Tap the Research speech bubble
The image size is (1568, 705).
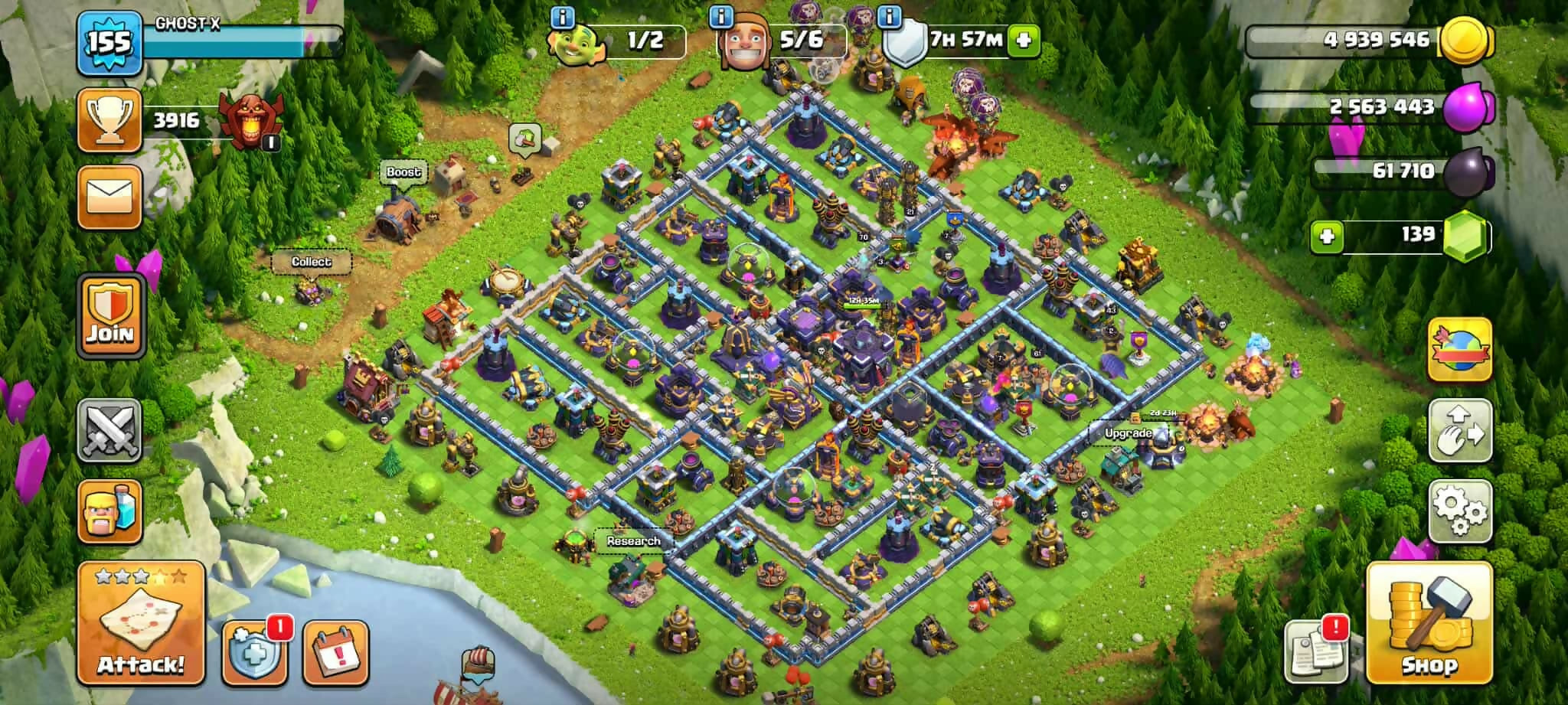[633, 541]
